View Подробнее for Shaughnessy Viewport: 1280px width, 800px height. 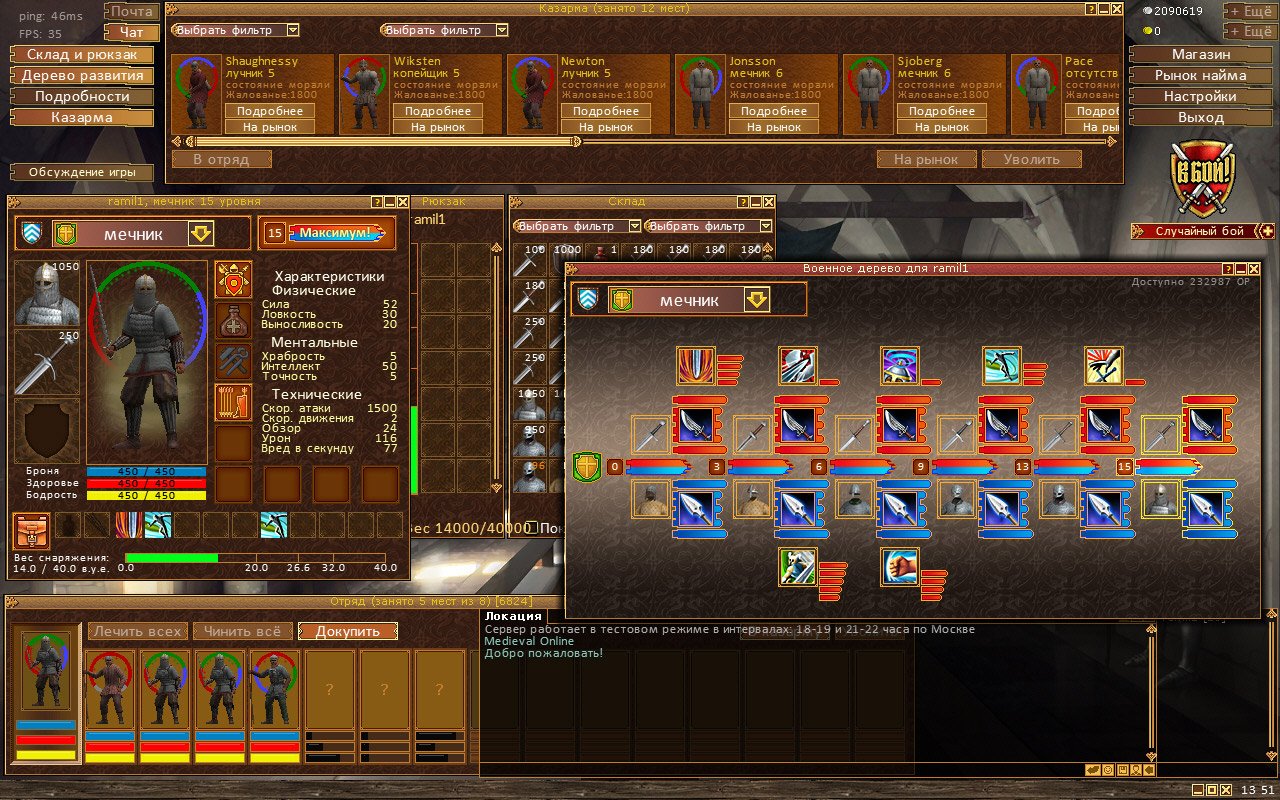(270, 111)
